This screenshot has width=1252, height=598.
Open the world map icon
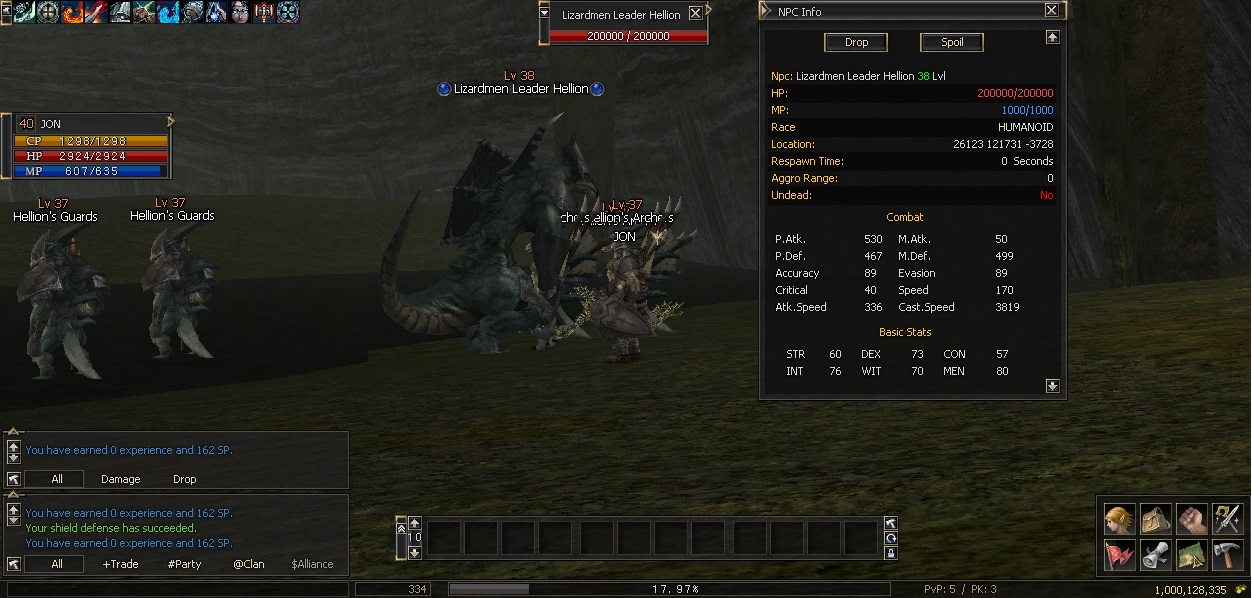pos(1191,553)
